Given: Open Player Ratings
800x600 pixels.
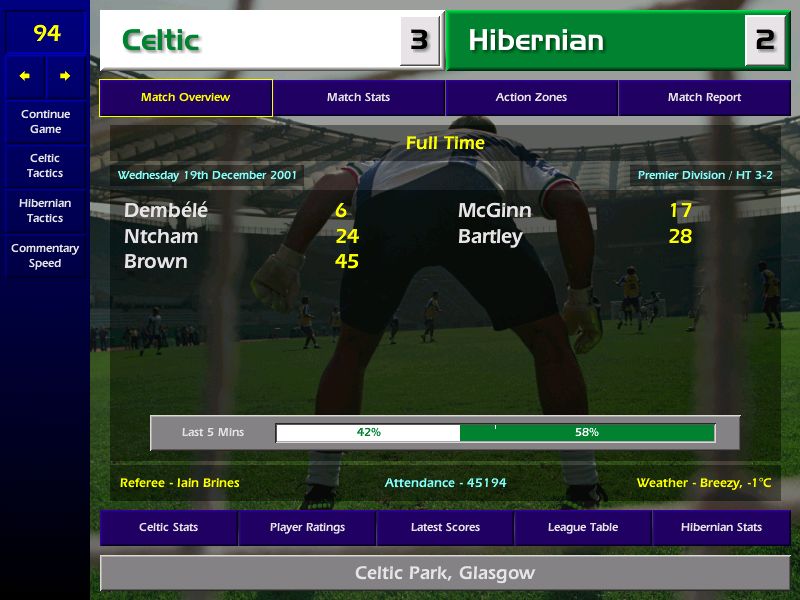Looking at the screenshot, I should click(307, 528).
